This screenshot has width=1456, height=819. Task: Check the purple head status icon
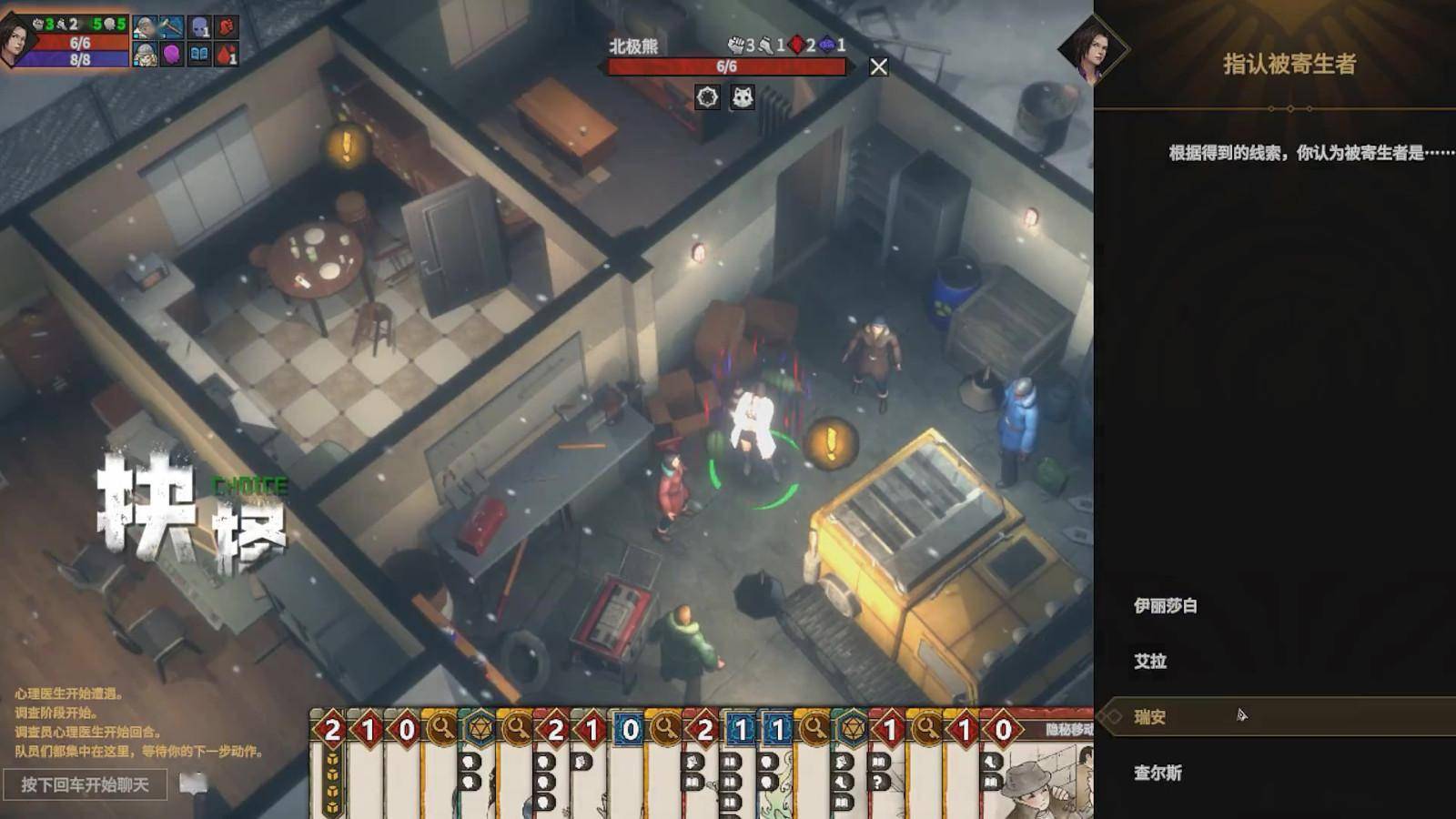(172, 56)
